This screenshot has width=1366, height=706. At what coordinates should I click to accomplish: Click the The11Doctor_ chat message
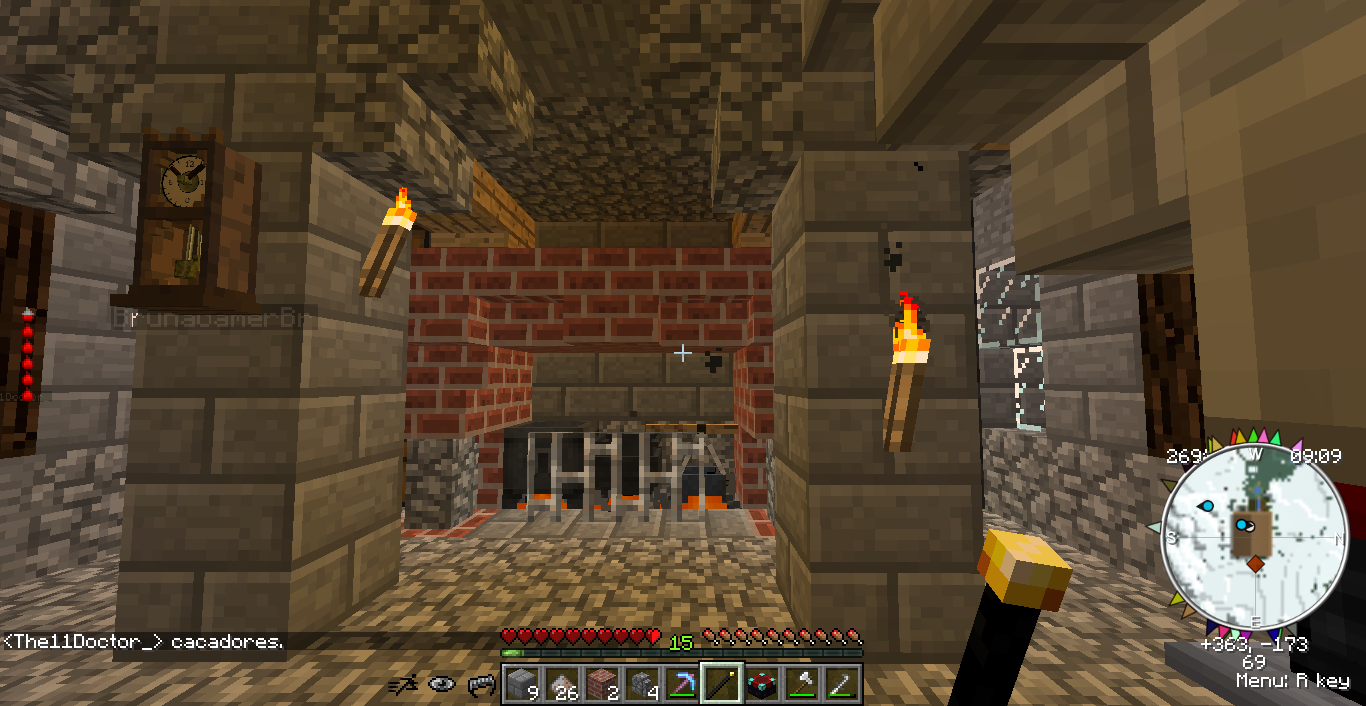click(x=143, y=642)
